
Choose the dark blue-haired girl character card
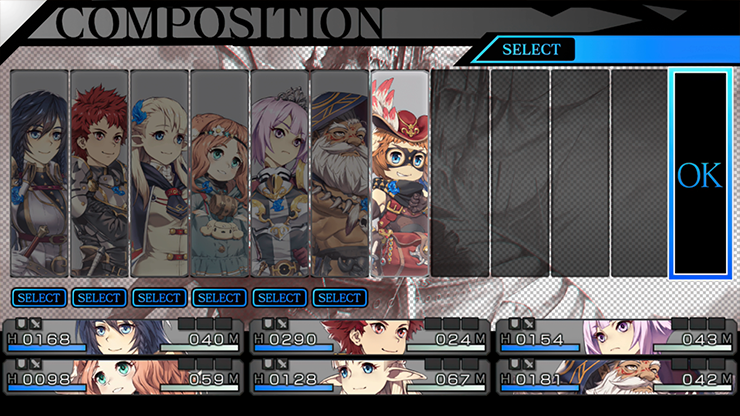coord(39,172)
